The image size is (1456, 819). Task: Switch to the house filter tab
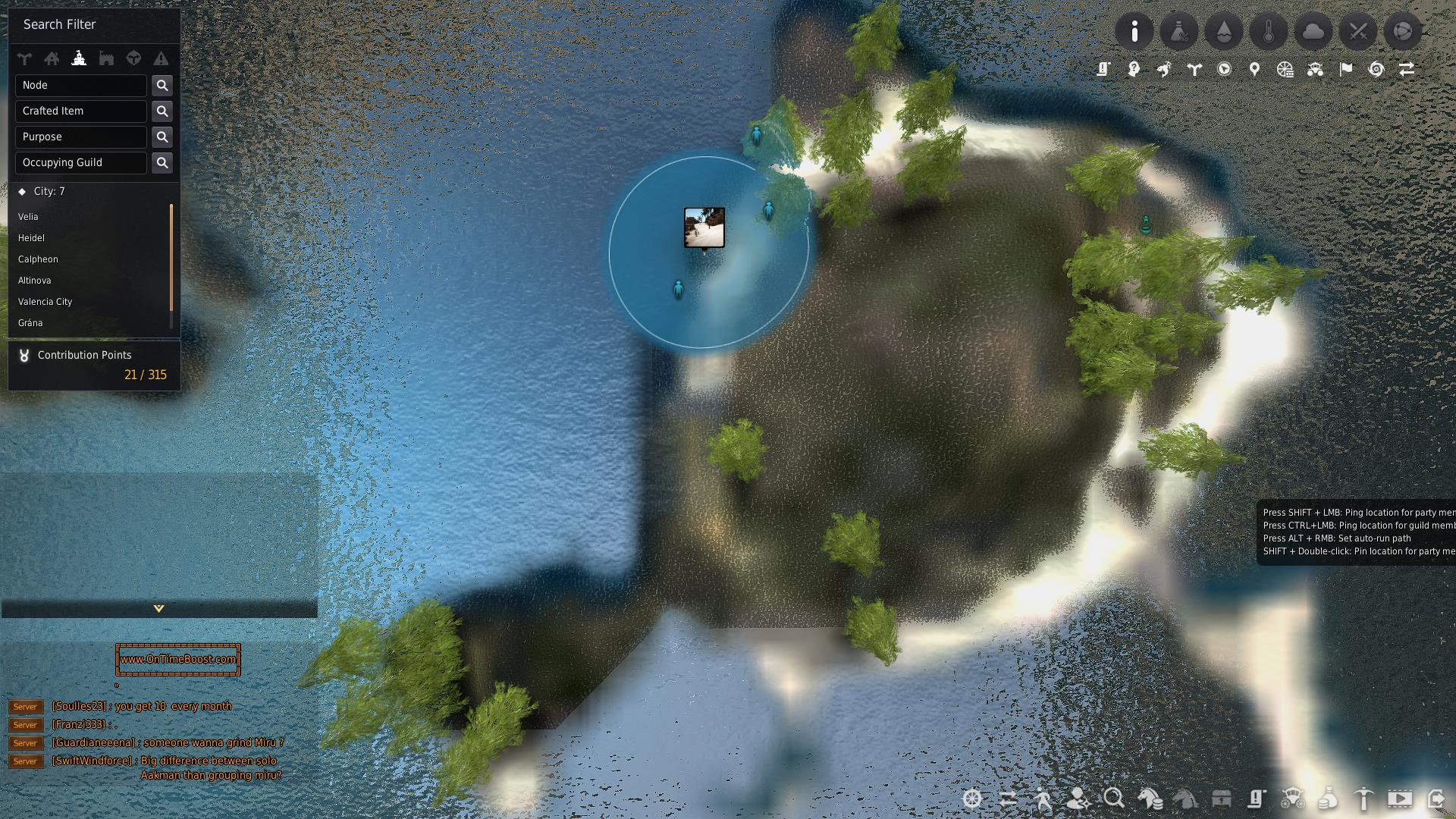click(52, 58)
